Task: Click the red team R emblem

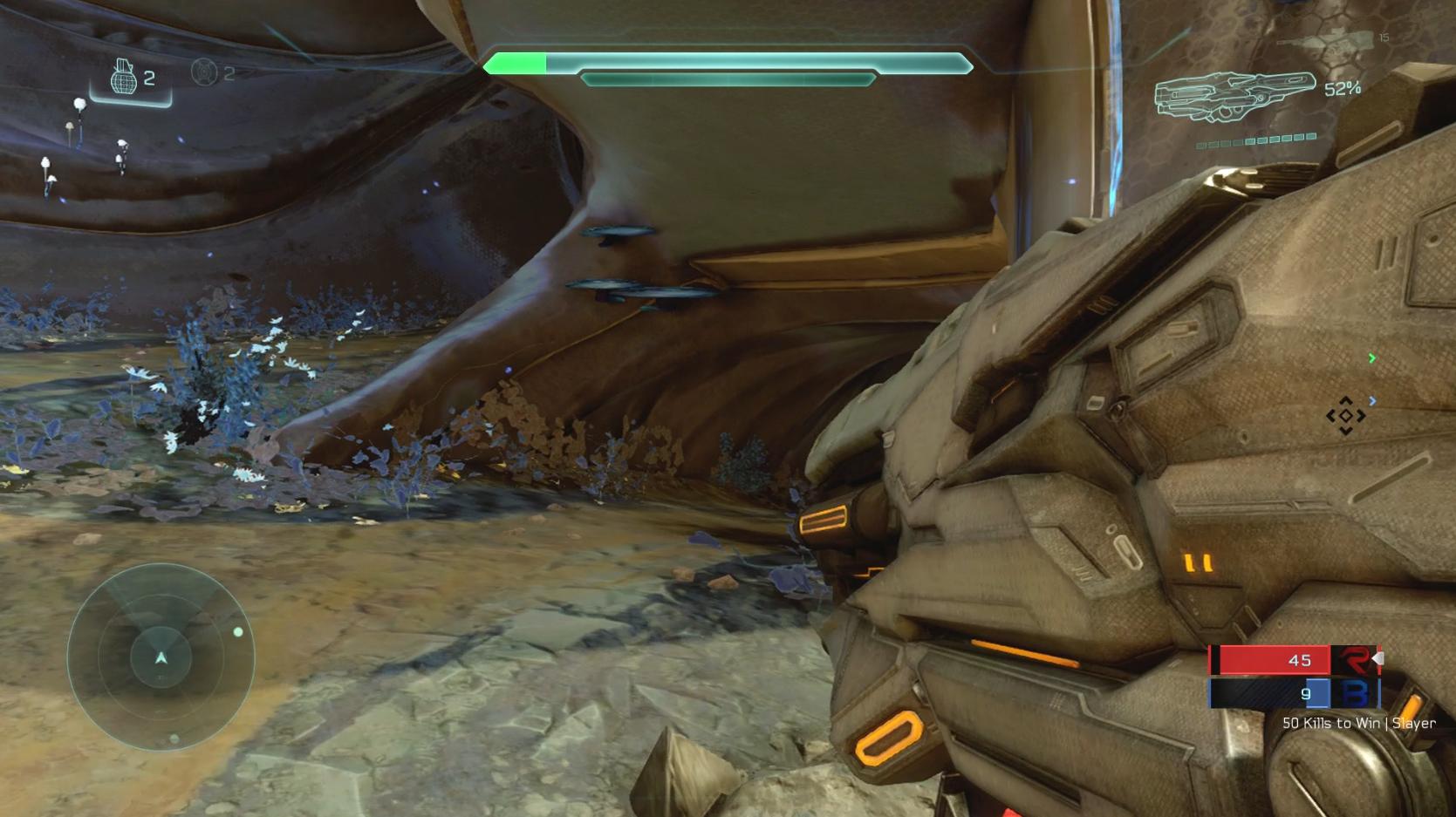Action: [1354, 660]
